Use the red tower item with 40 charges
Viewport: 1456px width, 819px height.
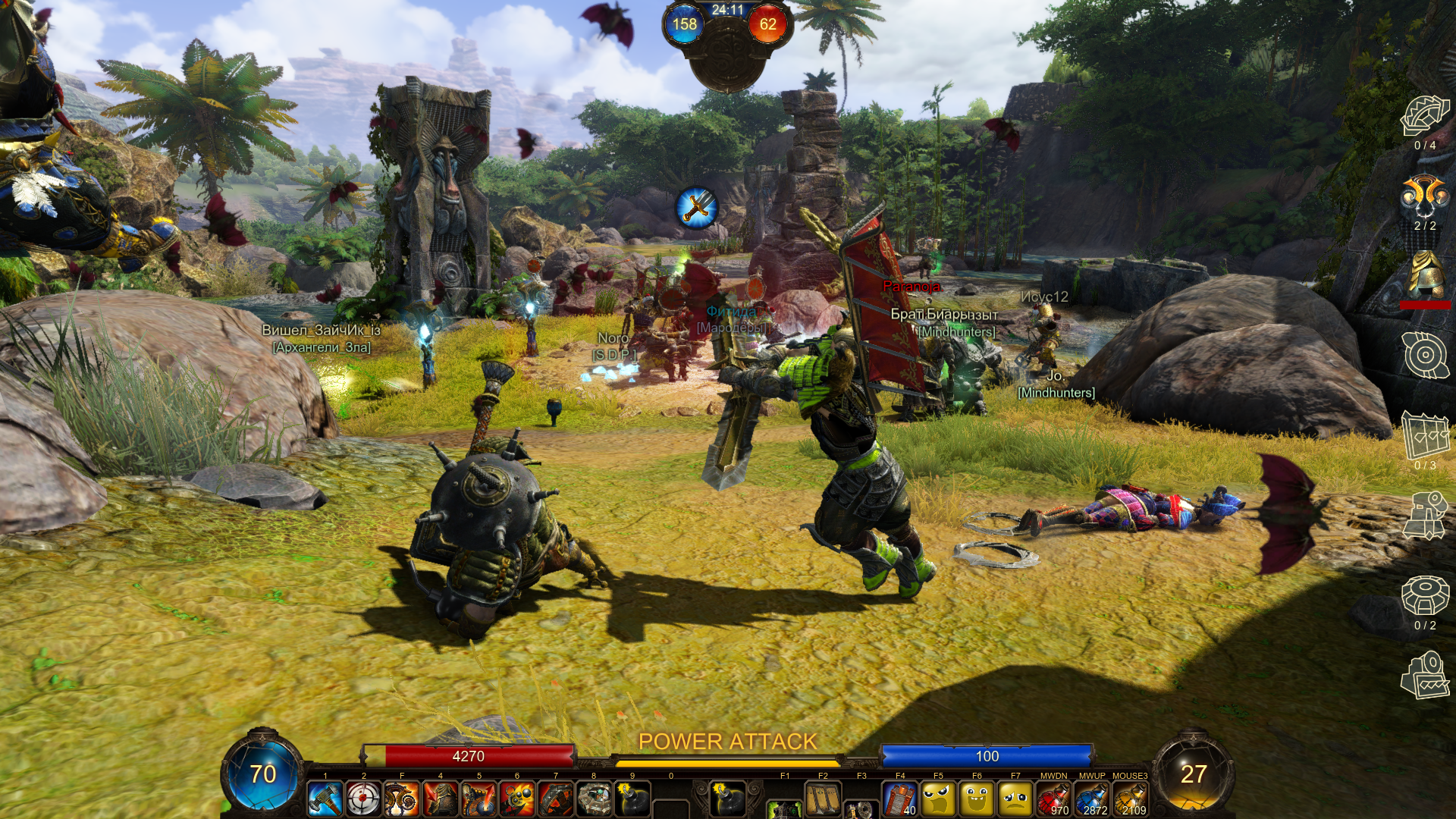coord(900,799)
